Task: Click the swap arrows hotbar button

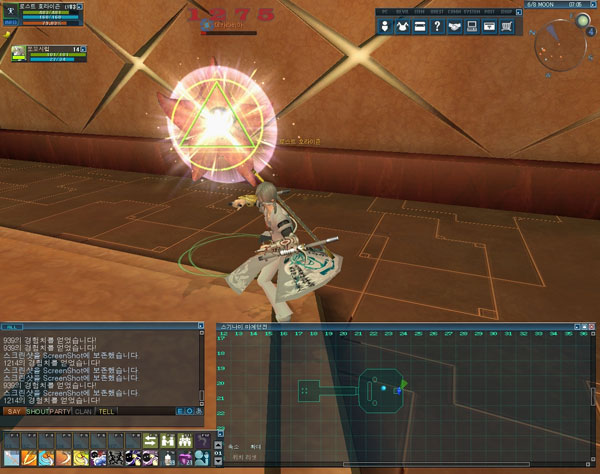Action: pos(151,440)
